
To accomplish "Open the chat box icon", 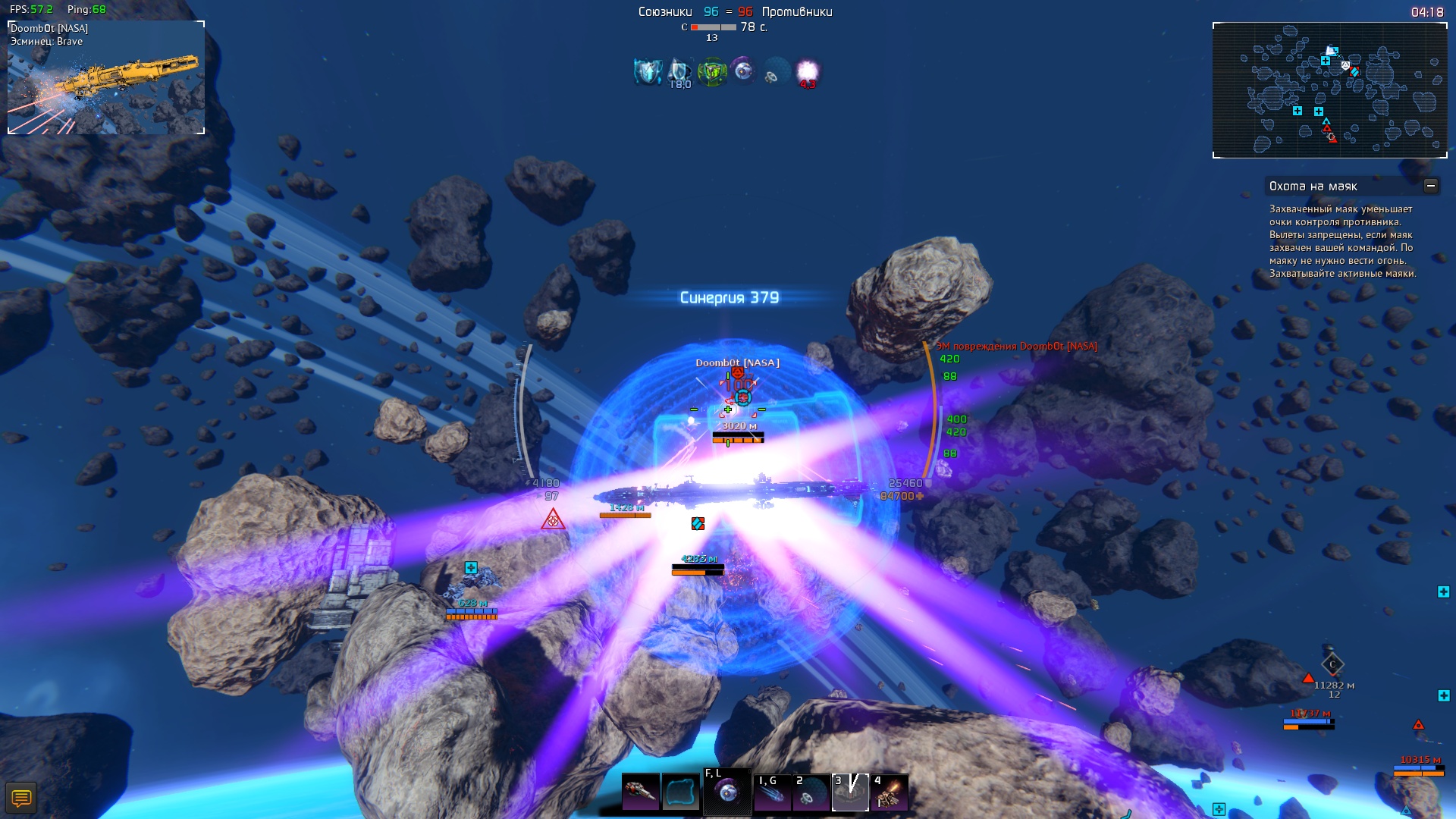I will click(21, 798).
